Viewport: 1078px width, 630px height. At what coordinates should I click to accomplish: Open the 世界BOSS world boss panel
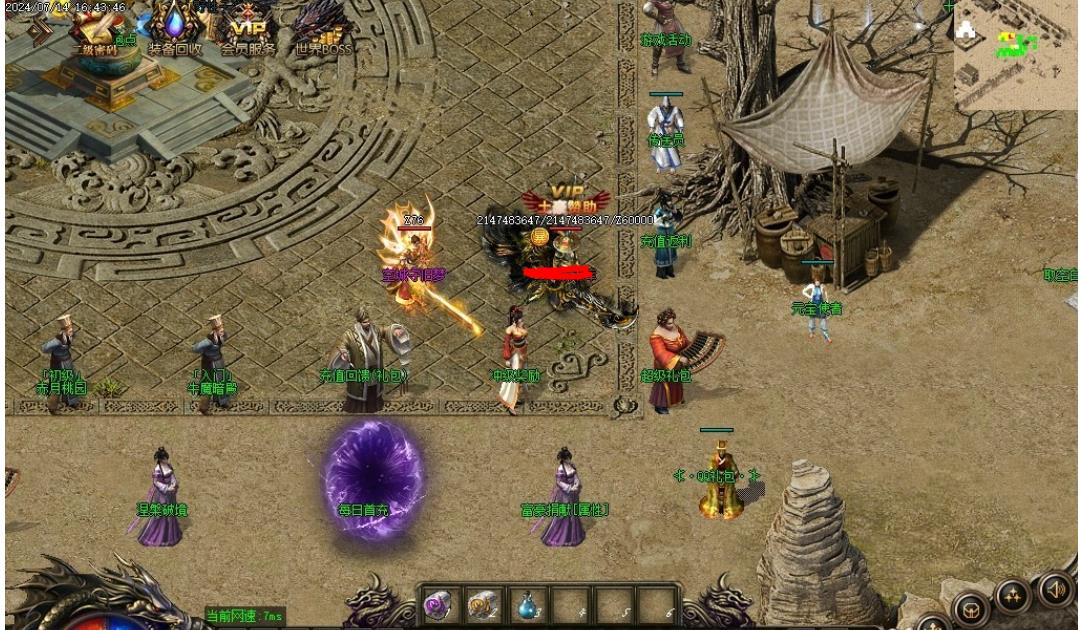[x=323, y=28]
